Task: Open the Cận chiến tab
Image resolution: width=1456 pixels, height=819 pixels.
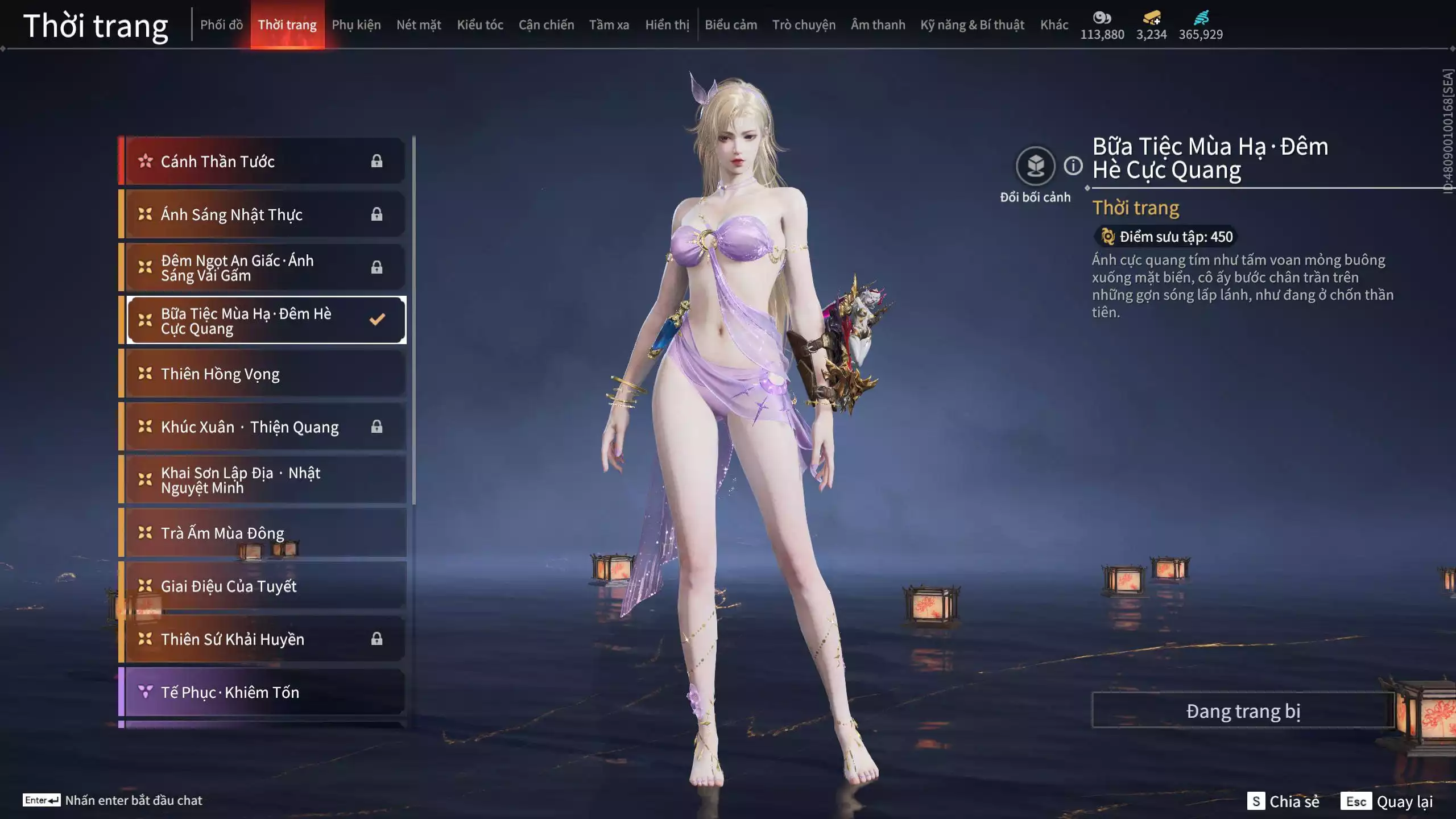Action: (546, 24)
